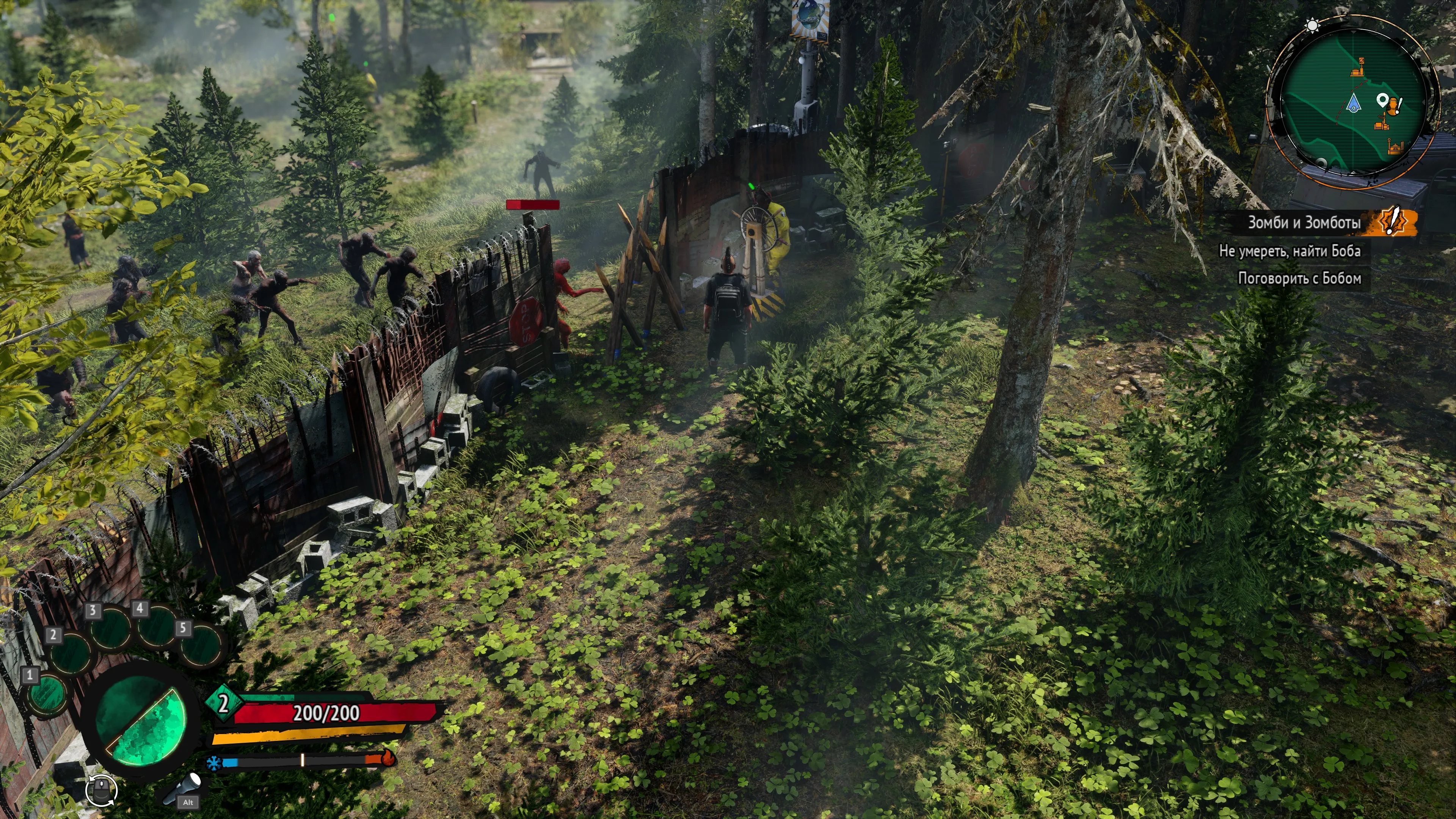Screen dimensions: 1456x819
Task: Select the "Зомби и Зомботы" quest title
Action: click(1304, 223)
